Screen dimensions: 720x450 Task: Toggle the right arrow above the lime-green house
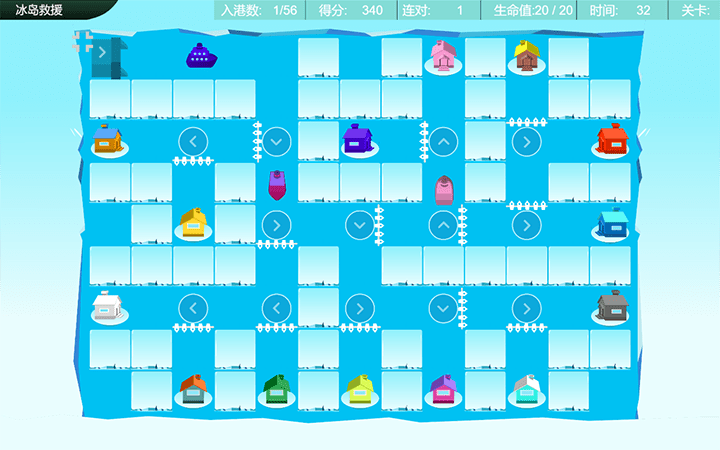(359, 307)
